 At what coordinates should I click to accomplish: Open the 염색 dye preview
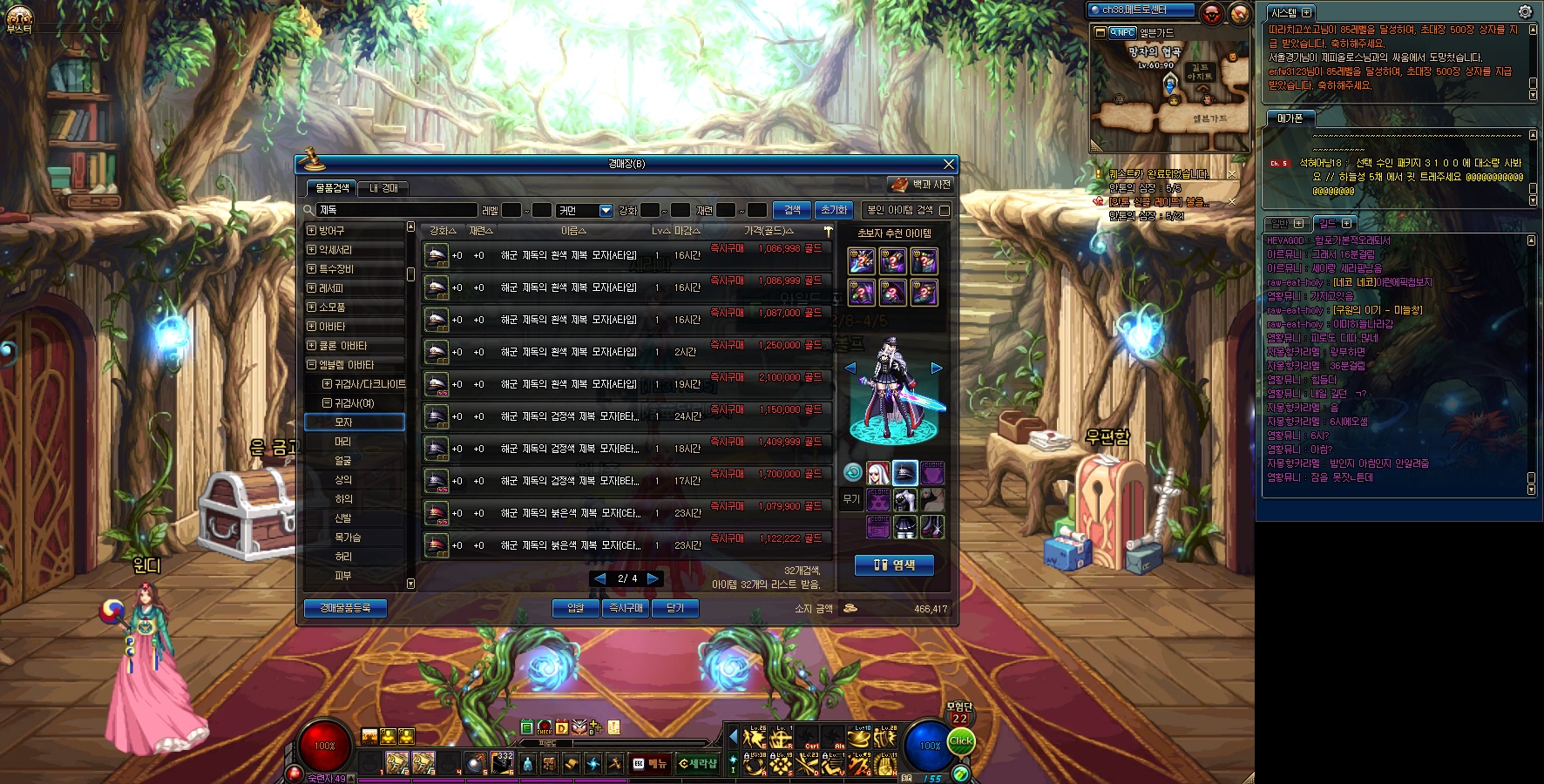894,565
